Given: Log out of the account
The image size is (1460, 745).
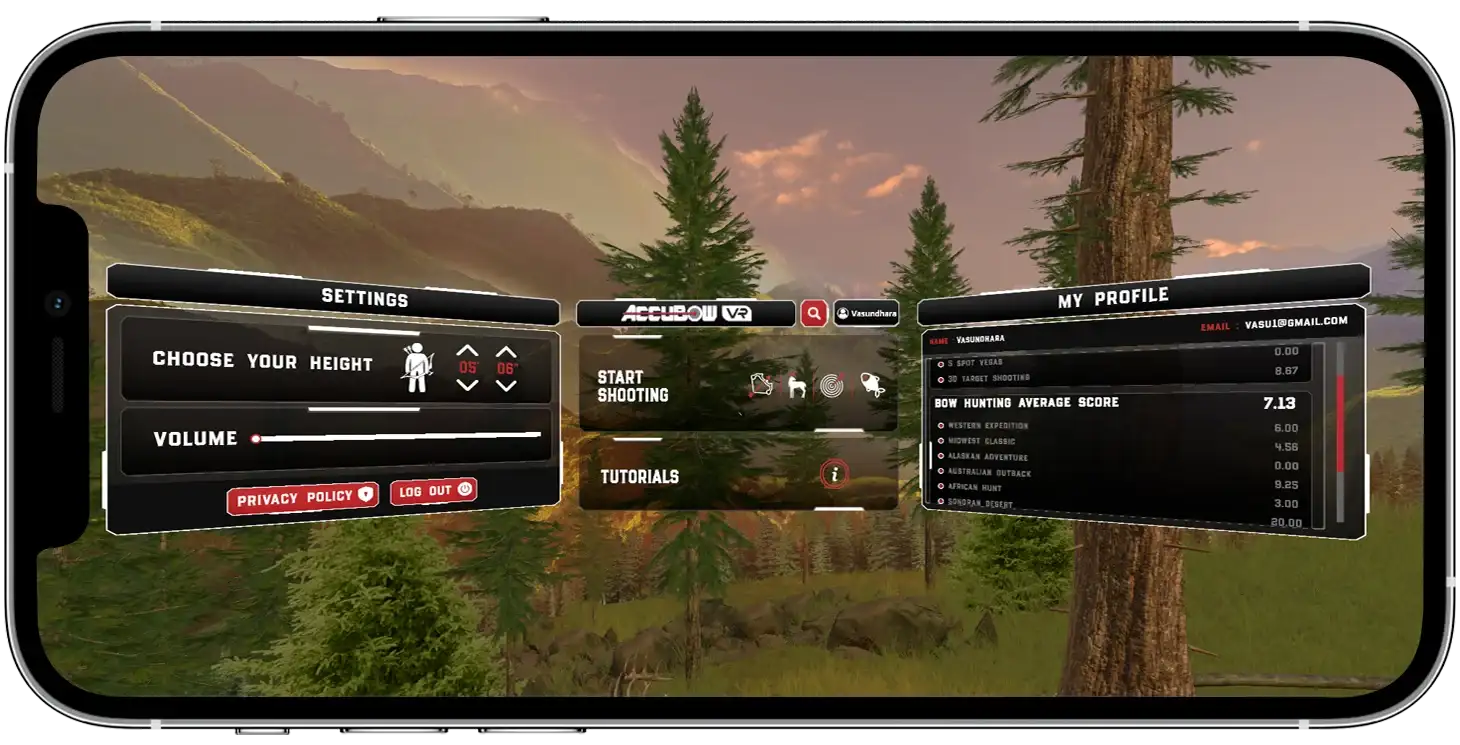Looking at the screenshot, I should (433, 491).
